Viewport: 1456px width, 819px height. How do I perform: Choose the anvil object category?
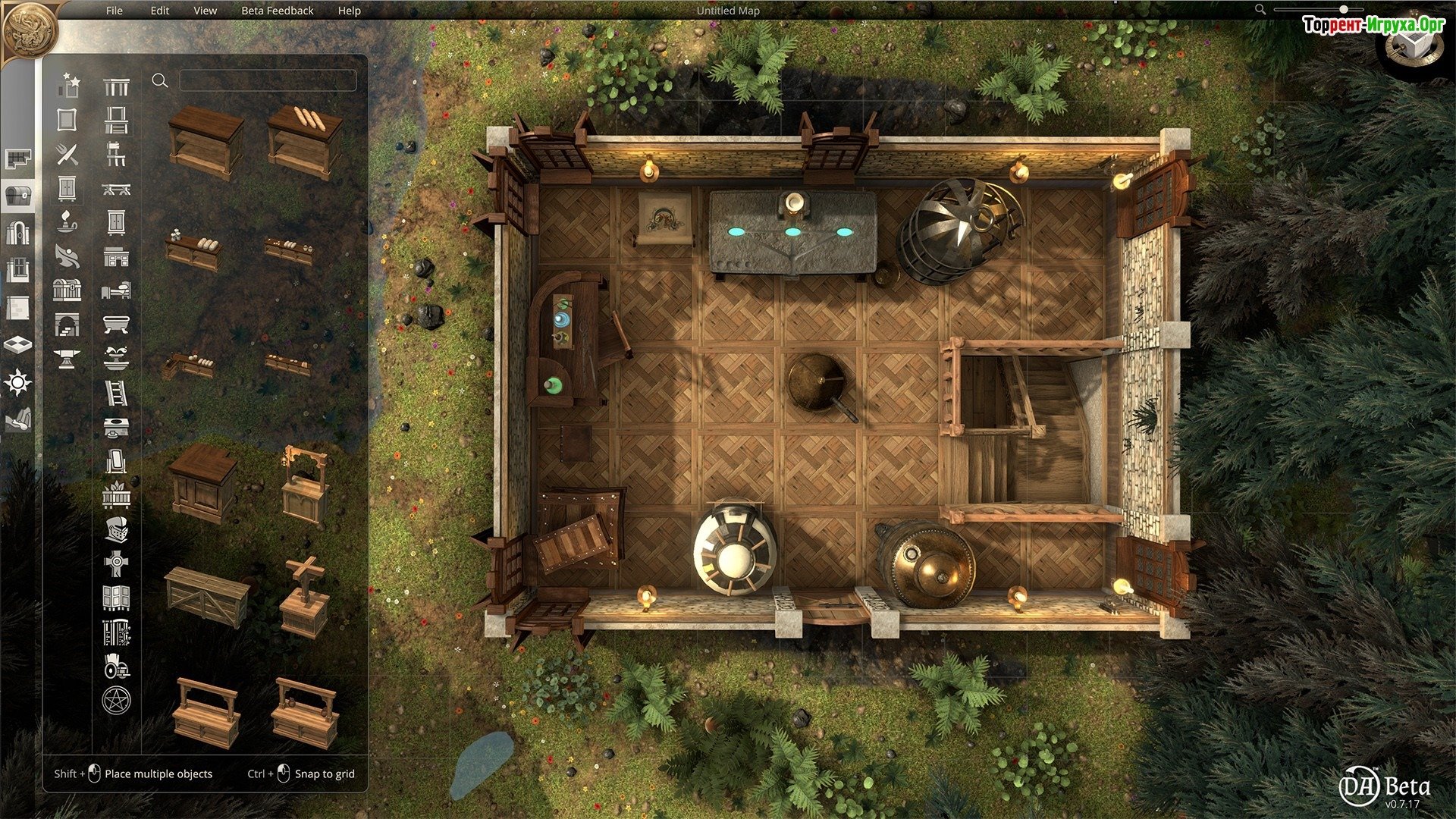pyautogui.click(x=67, y=359)
